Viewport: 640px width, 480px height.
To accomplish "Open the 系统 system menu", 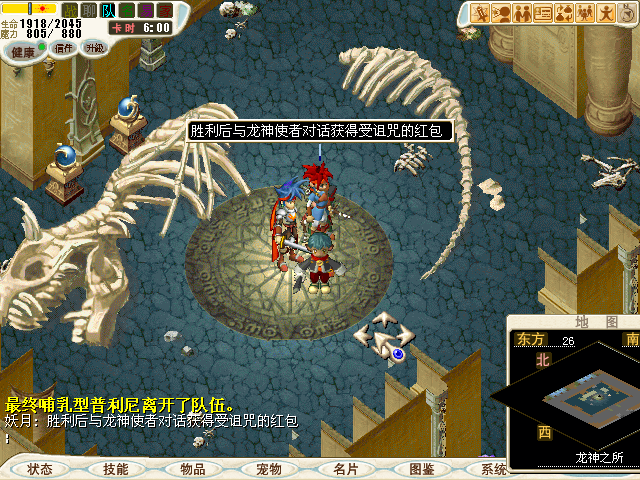I will pos(493,469).
